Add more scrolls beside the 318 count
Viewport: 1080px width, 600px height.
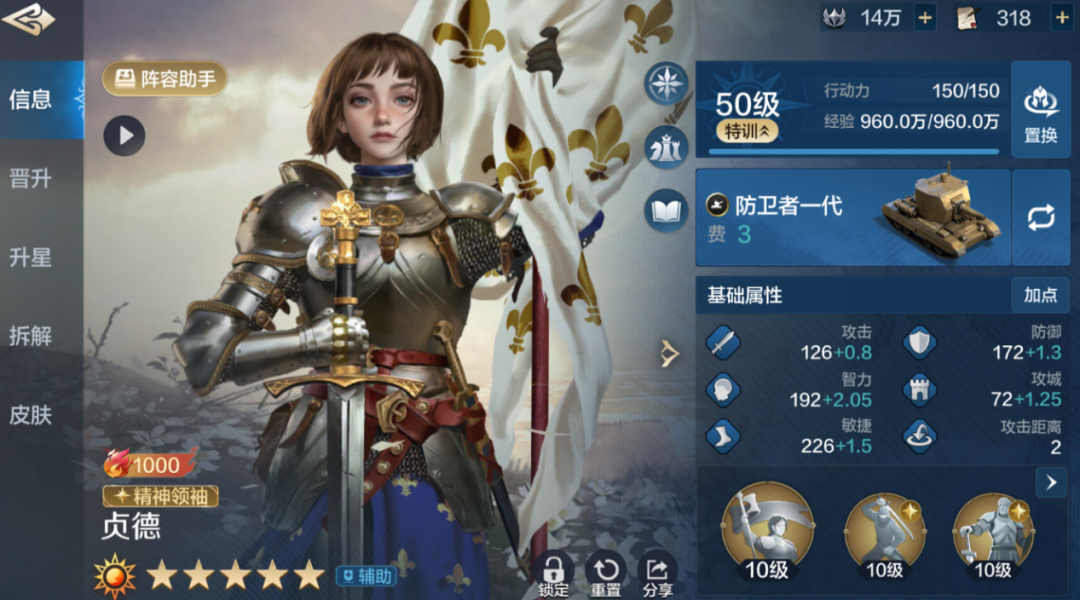pos(1061,17)
